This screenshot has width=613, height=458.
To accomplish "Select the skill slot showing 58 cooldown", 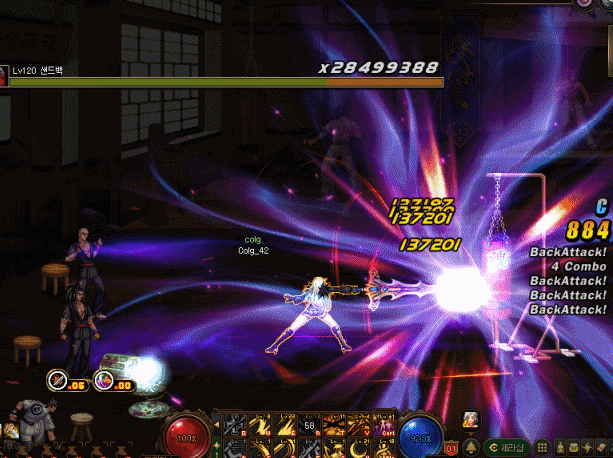I will point(309,427).
